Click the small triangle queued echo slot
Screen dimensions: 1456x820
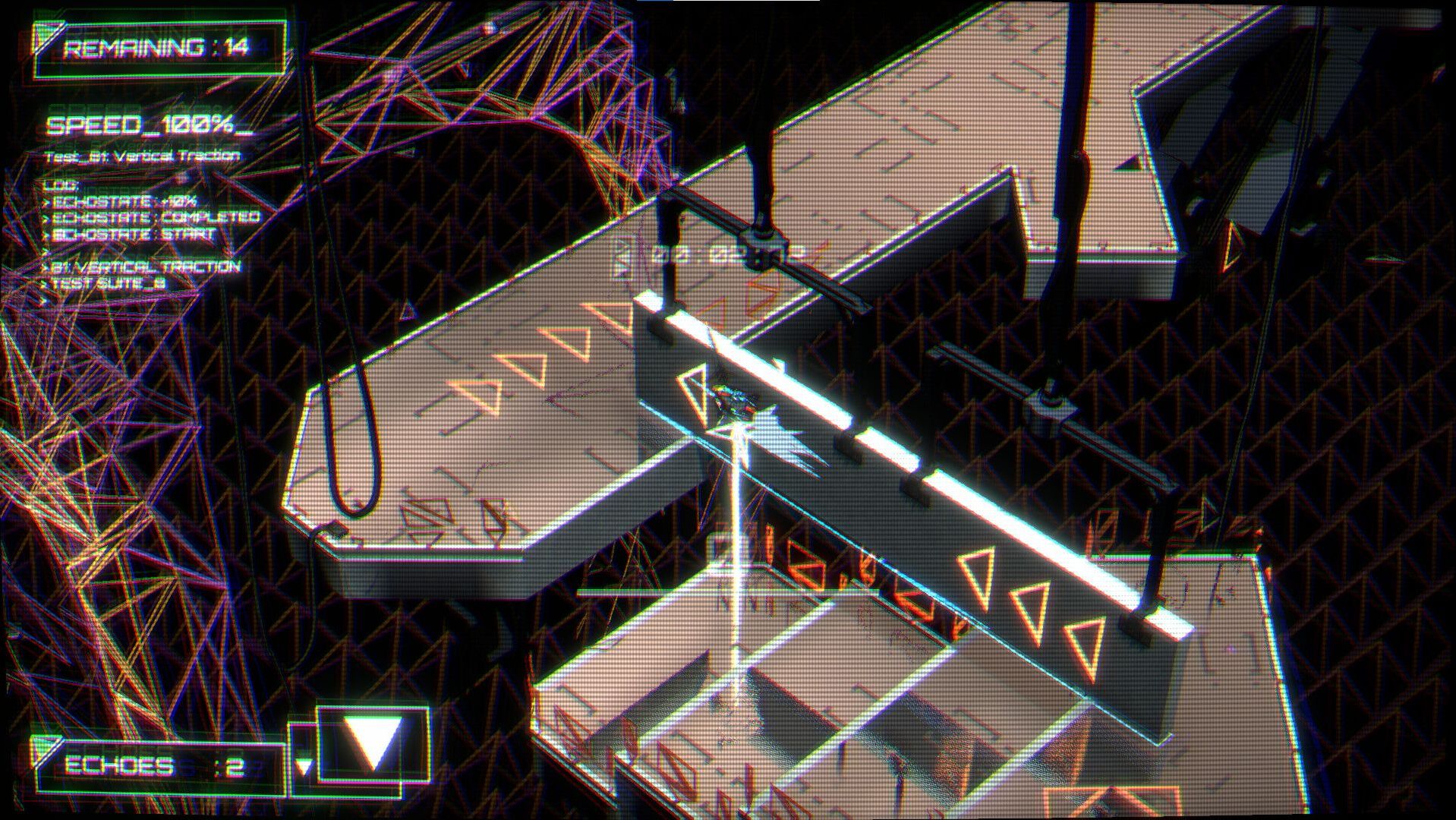point(304,766)
